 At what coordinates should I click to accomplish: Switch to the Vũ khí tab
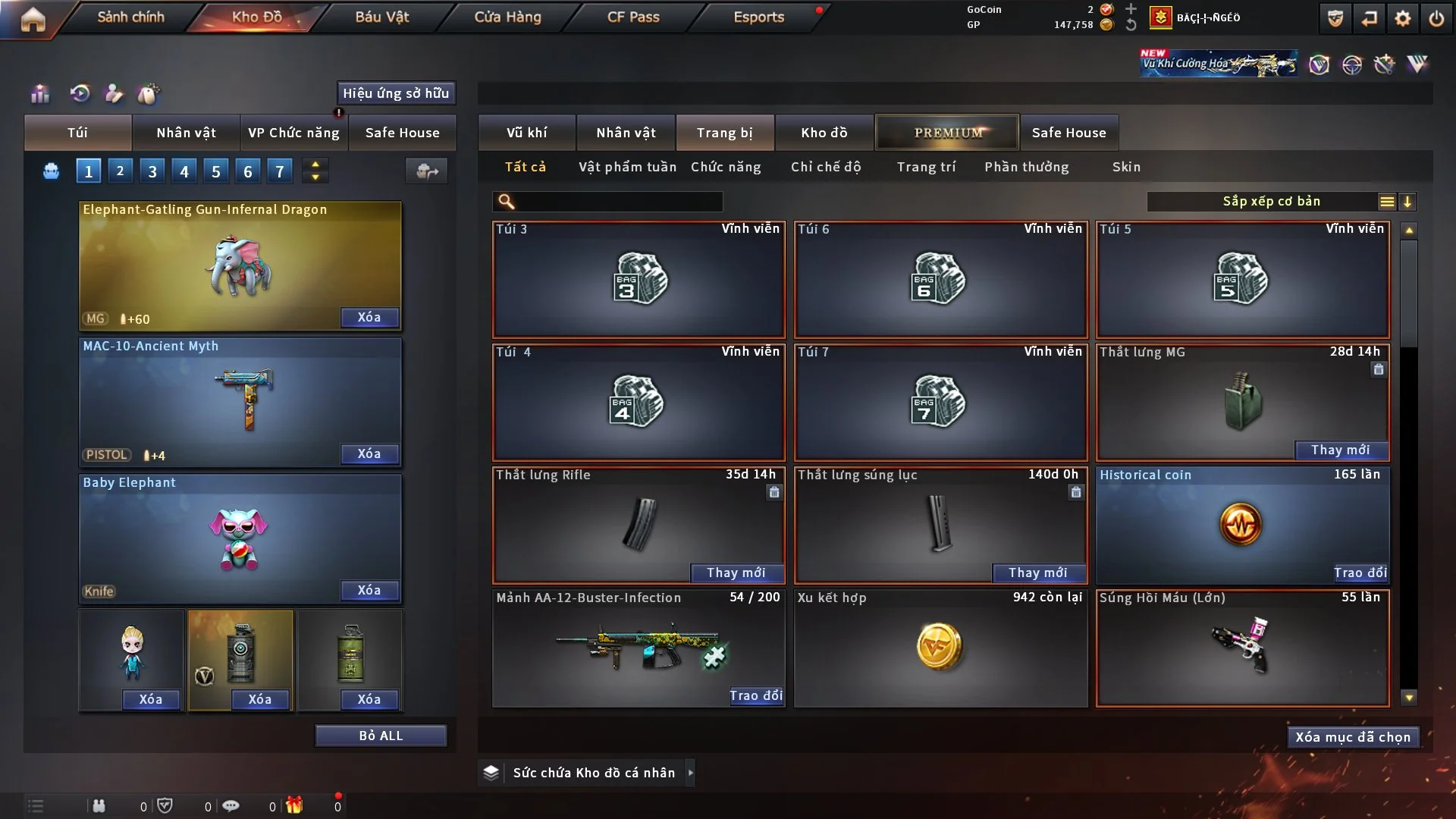tap(526, 133)
